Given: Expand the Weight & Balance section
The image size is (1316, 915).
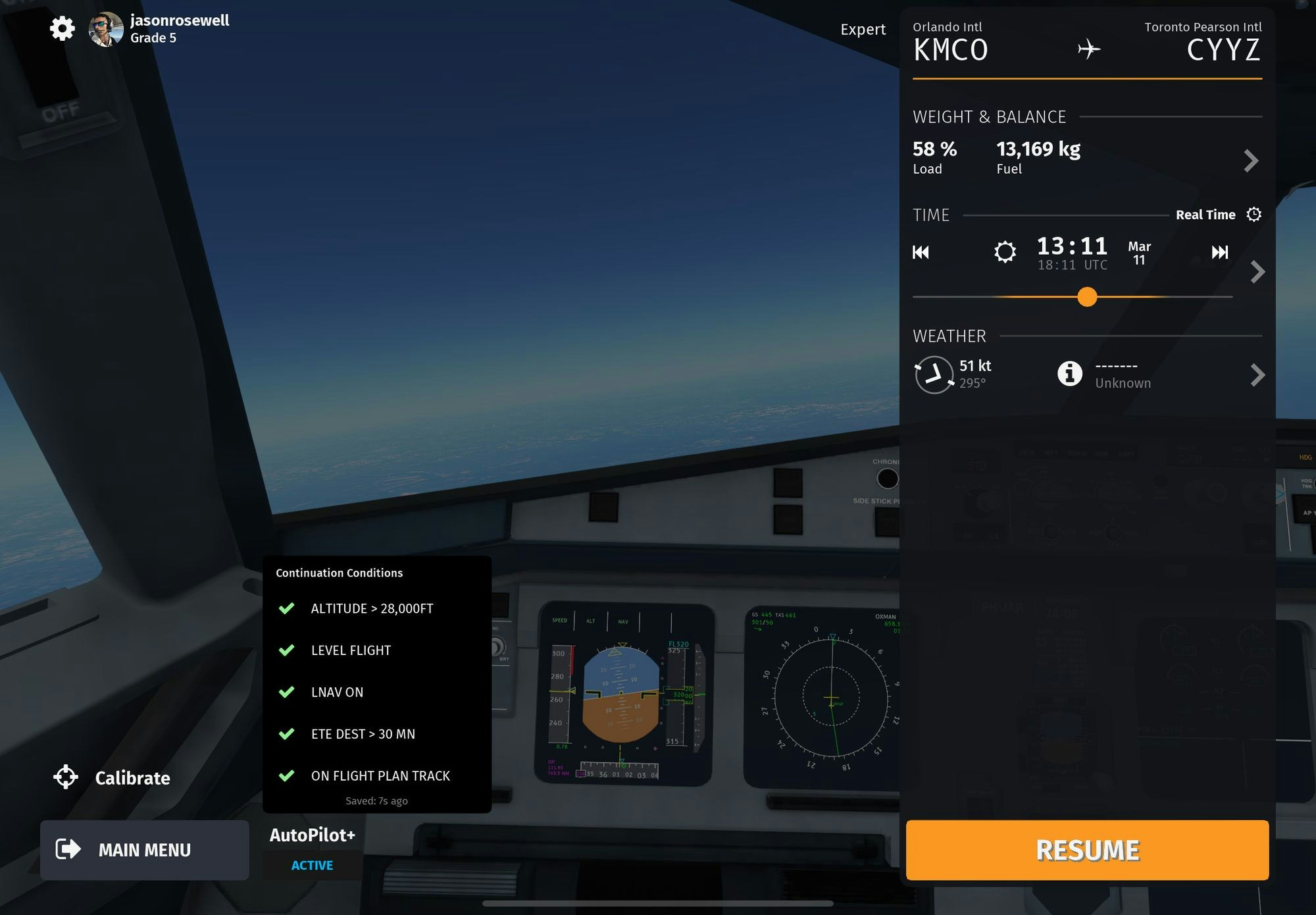Looking at the screenshot, I should (x=1251, y=160).
